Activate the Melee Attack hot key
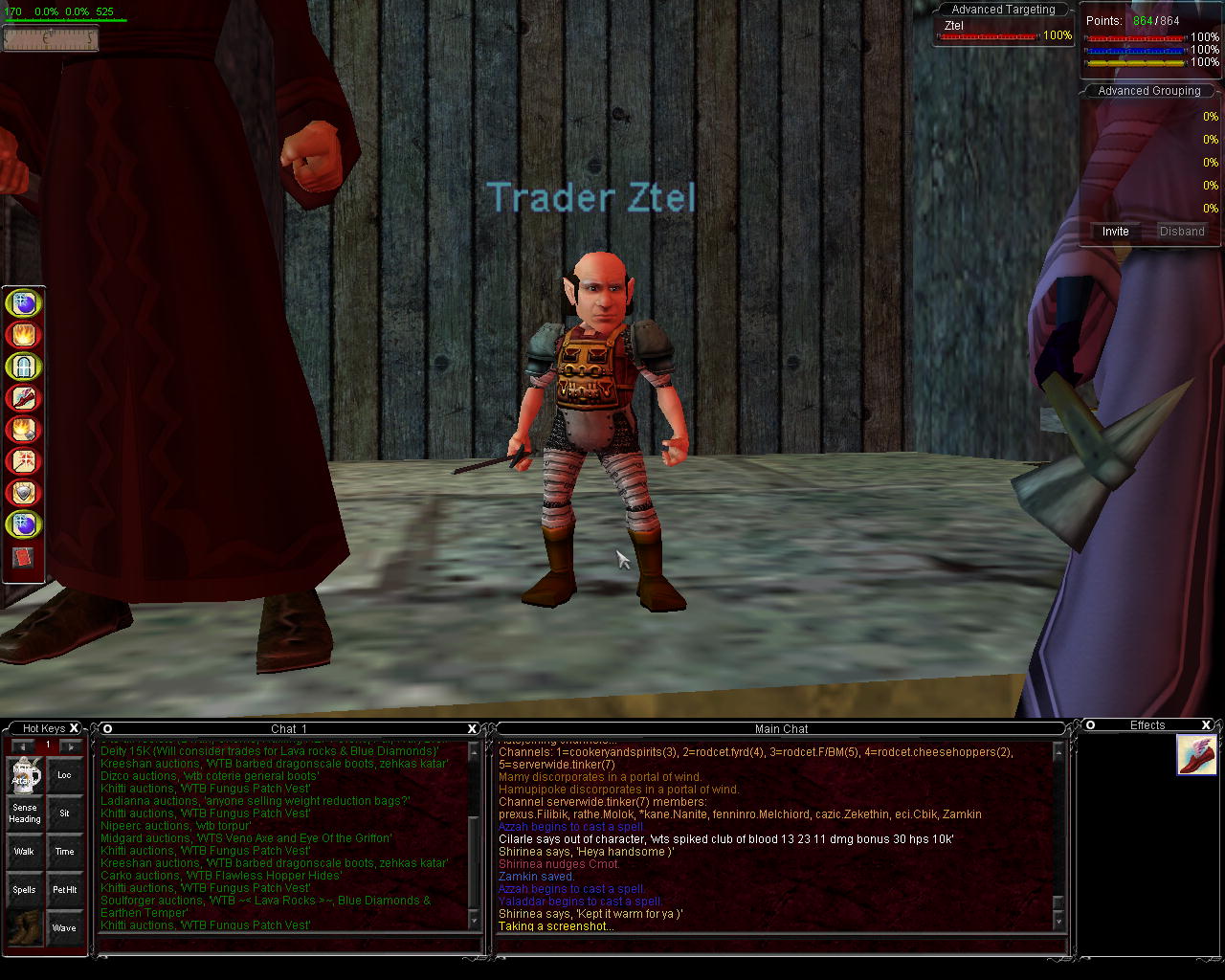Image resolution: width=1225 pixels, height=980 pixels. point(25,776)
